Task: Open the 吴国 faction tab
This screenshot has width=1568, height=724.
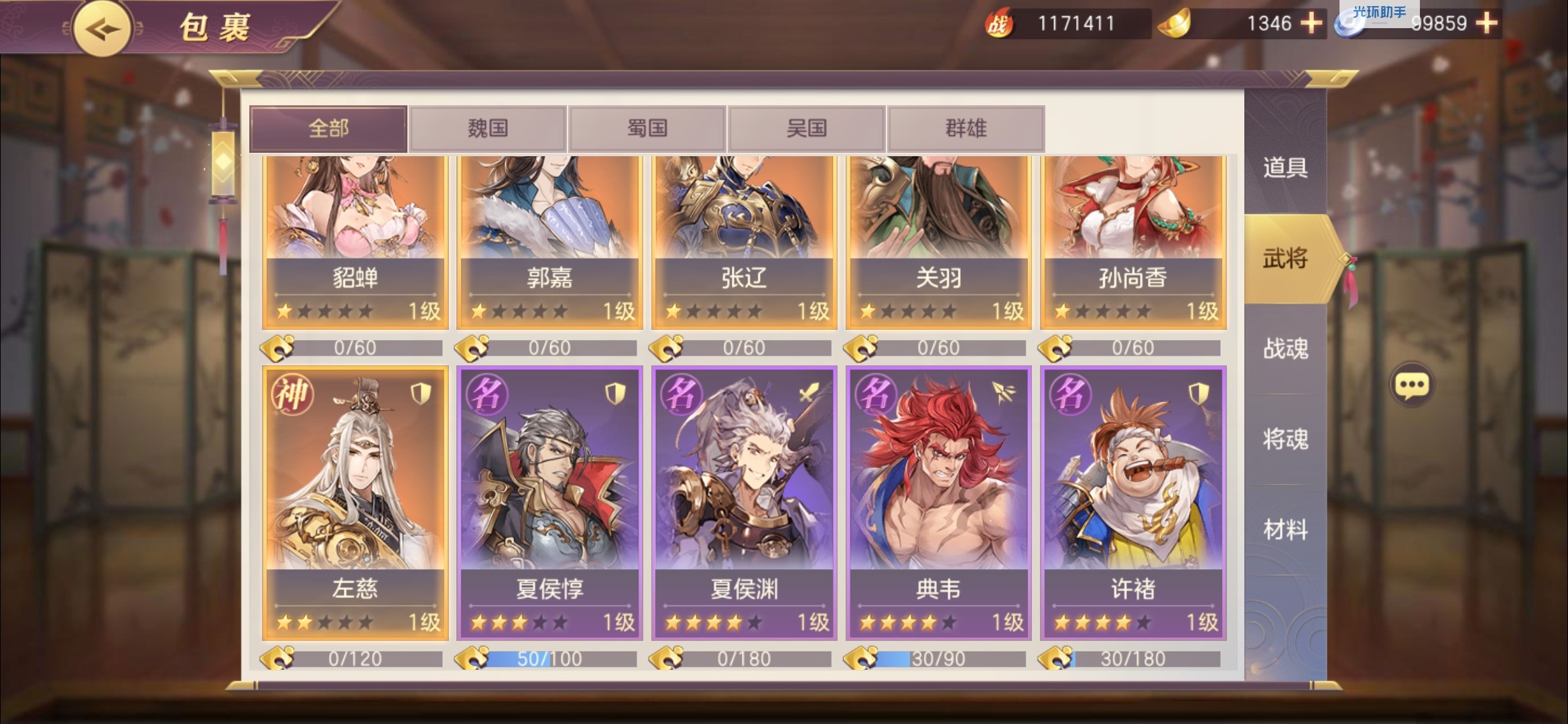Action: (807, 128)
